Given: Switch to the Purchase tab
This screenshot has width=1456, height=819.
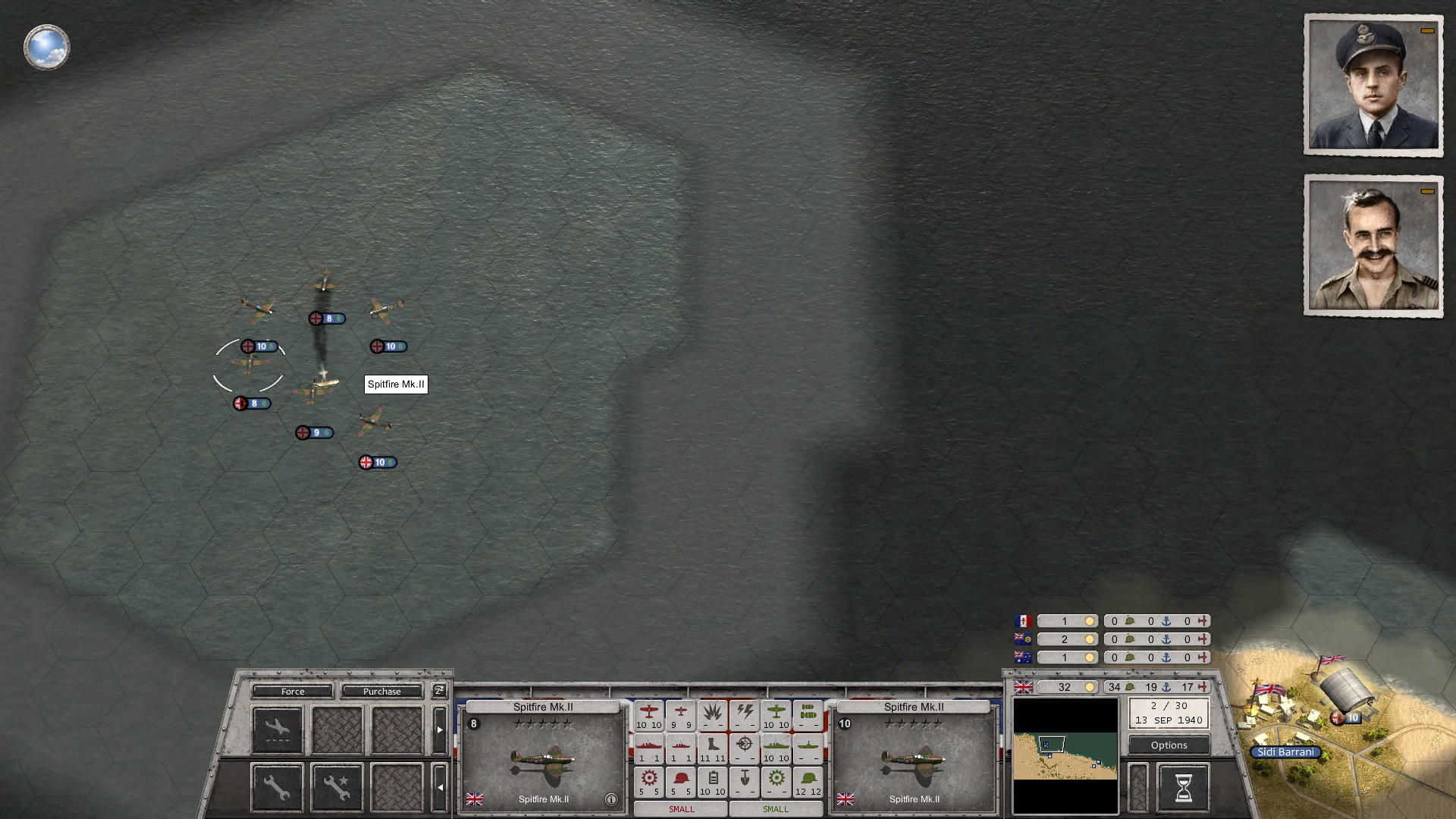Looking at the screenshot, I should (381, 692).
